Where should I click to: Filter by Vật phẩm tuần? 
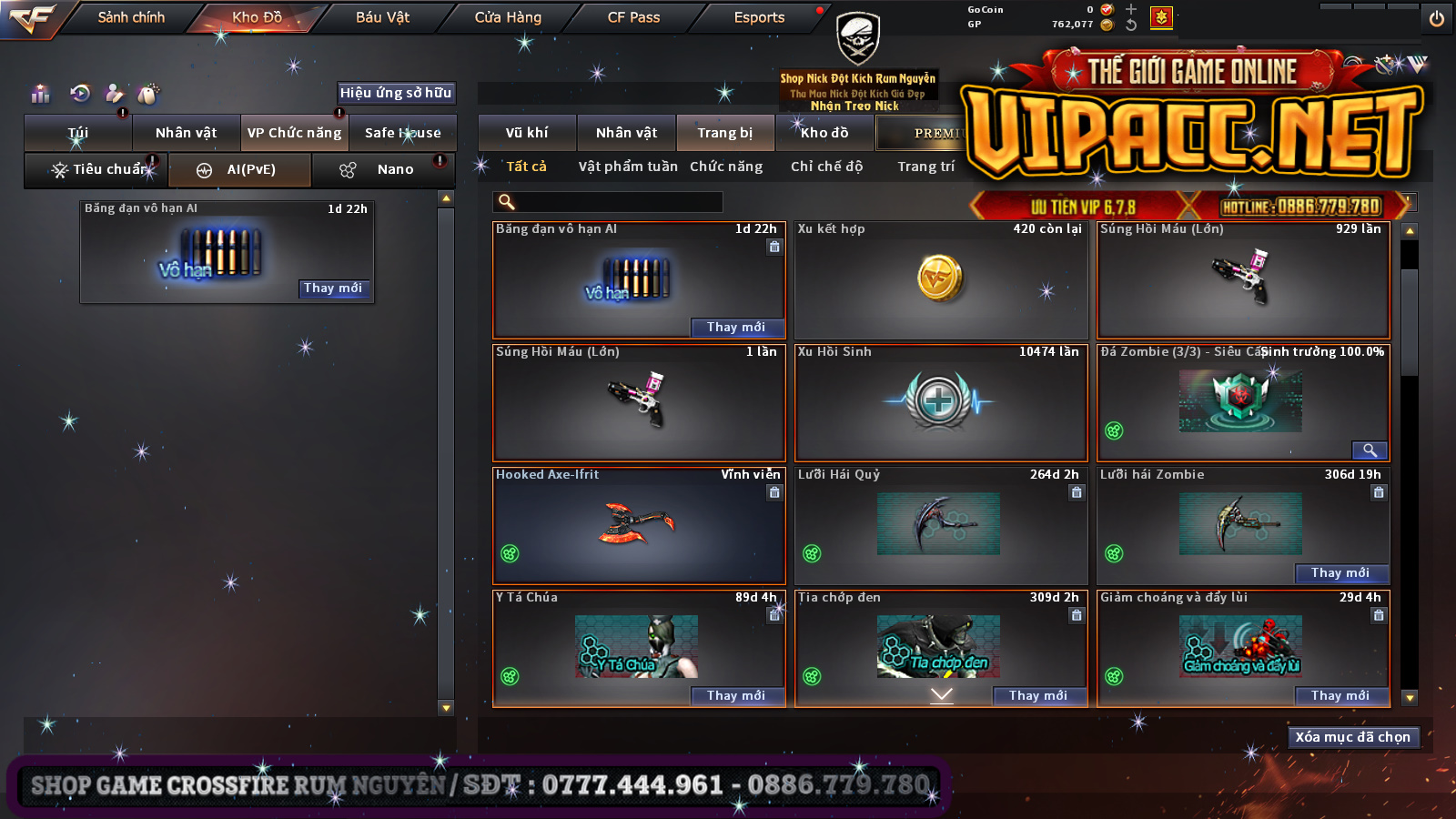[628, 167]
